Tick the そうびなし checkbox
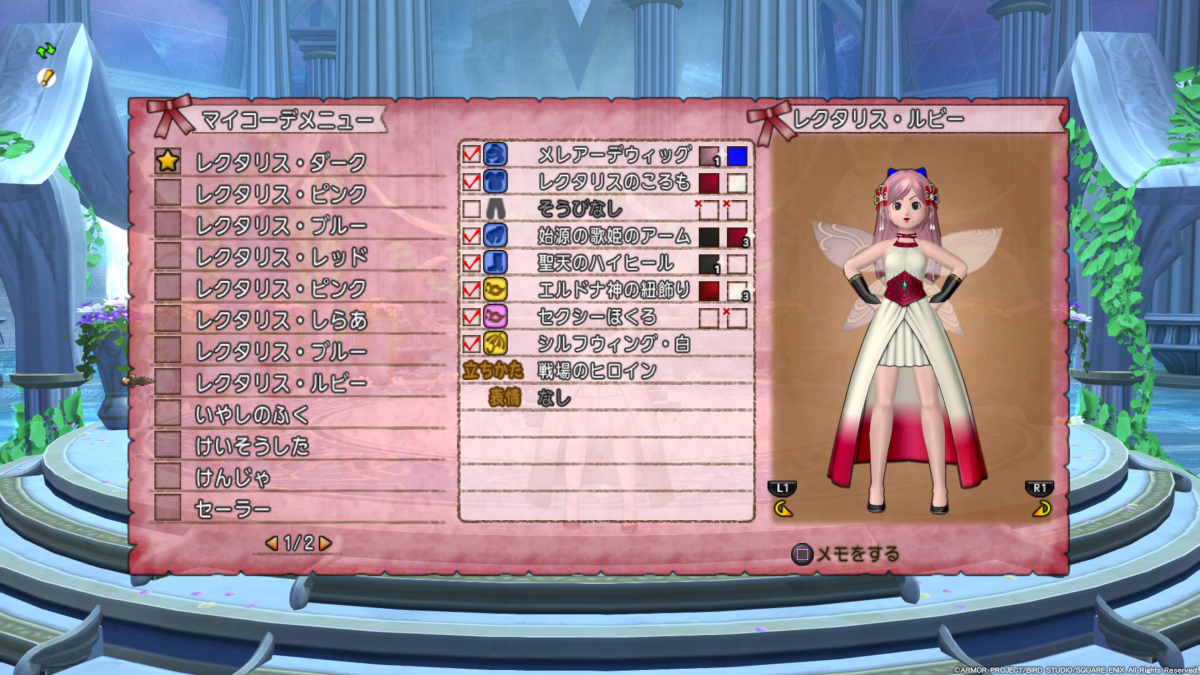 tap(471, 209)
